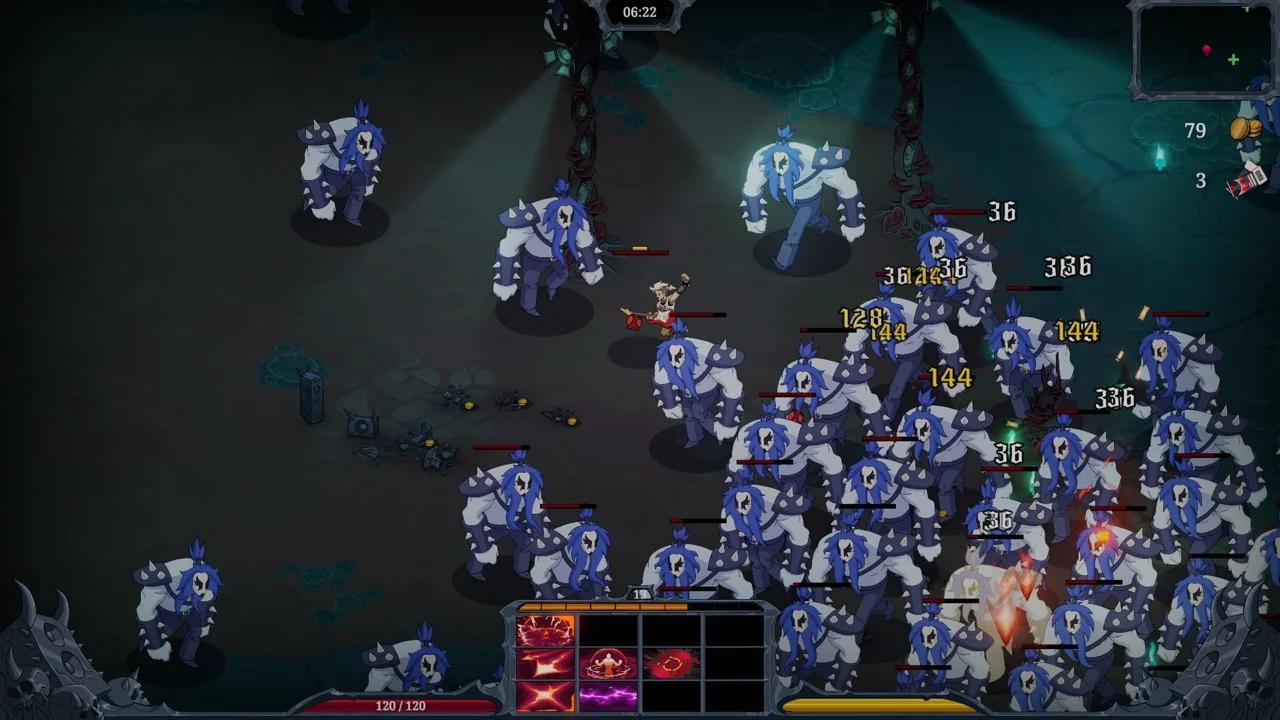Screen dimensions: 1280x720
Task: Activate the muscular figure aura ability
Action: 608,663
